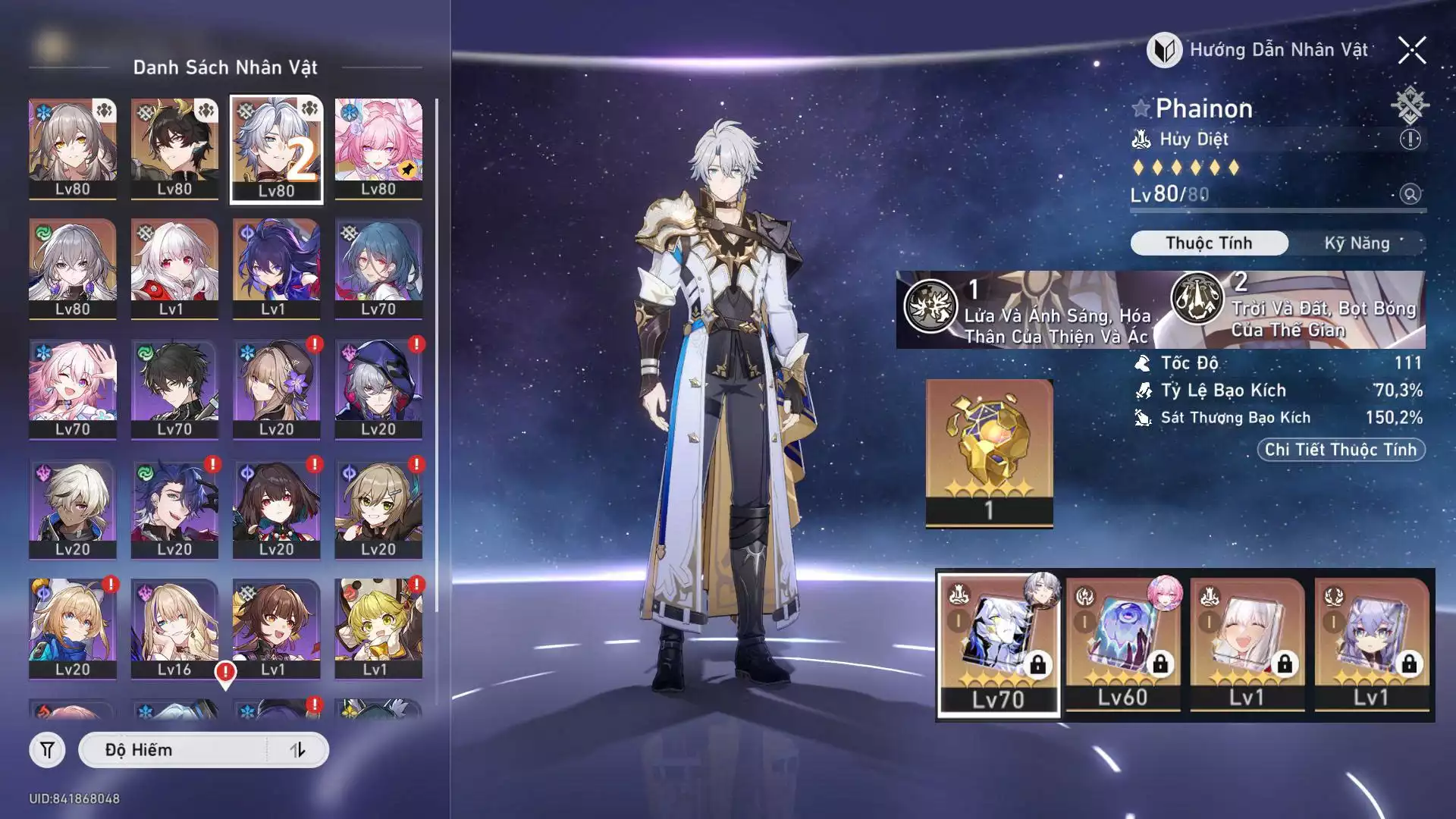Toggle the sort order arrows

tap(297, 750)
